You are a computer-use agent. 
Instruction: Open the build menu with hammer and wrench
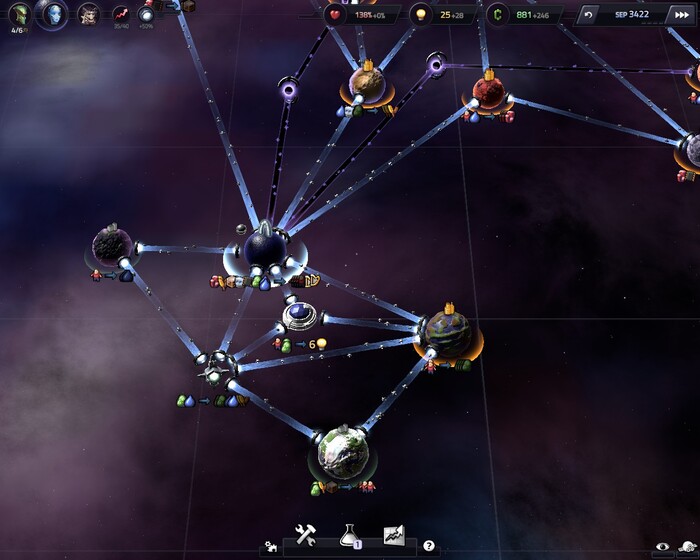coord(306,535)
